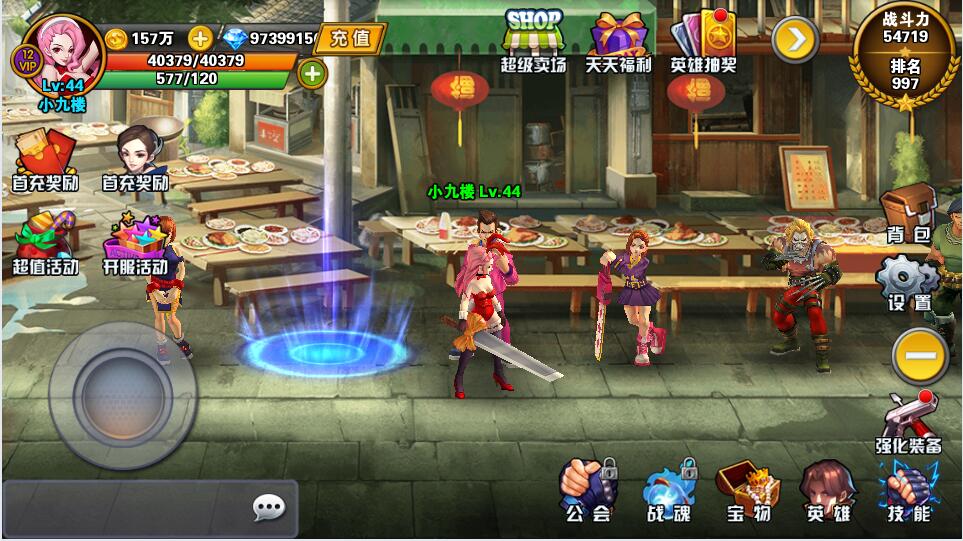Open chat via speech bubble icon
Screen dimensions: 963x541
[x=268, y=508]
